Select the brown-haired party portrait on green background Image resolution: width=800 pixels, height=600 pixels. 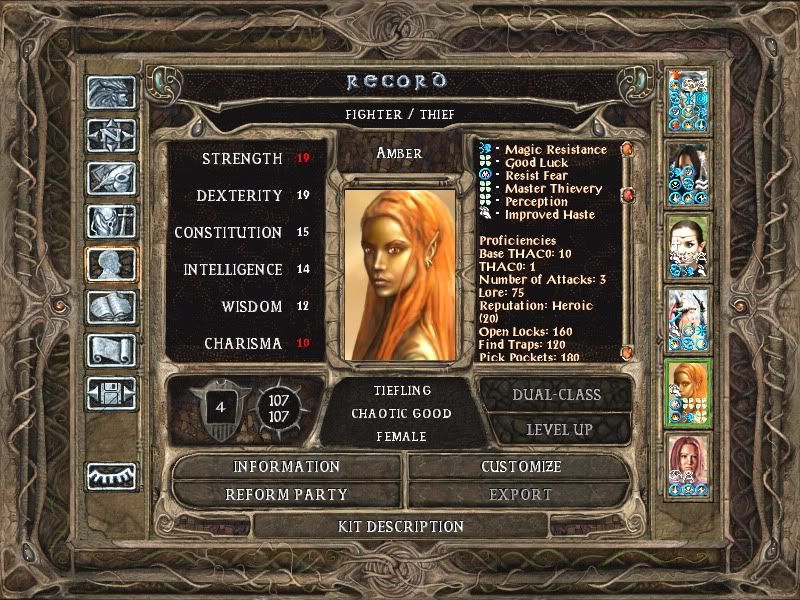pos(689,246)
